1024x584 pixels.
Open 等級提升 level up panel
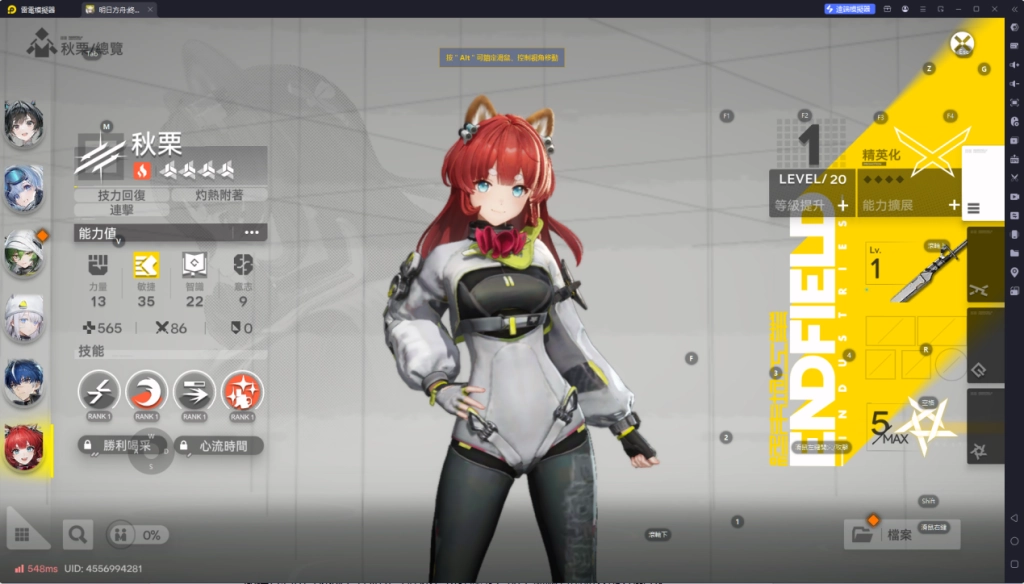pyautogui.click(x=811, y=206)
